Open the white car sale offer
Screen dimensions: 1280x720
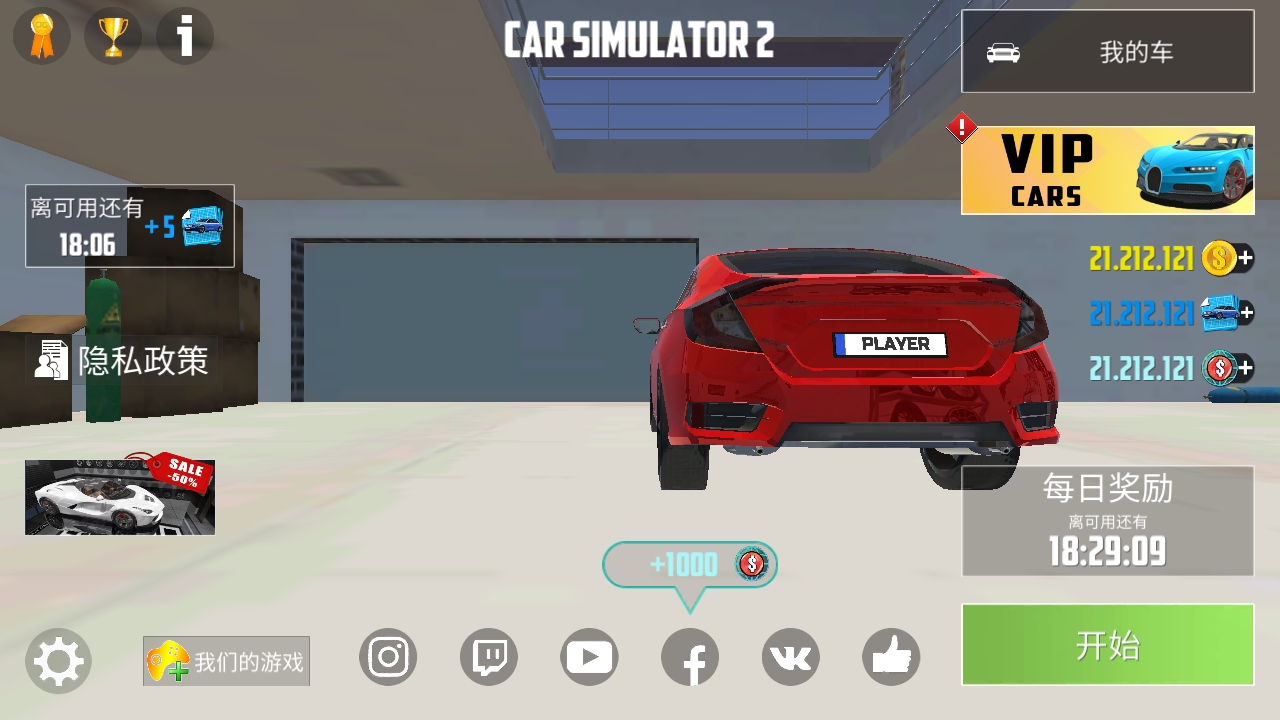click(120, 497)
